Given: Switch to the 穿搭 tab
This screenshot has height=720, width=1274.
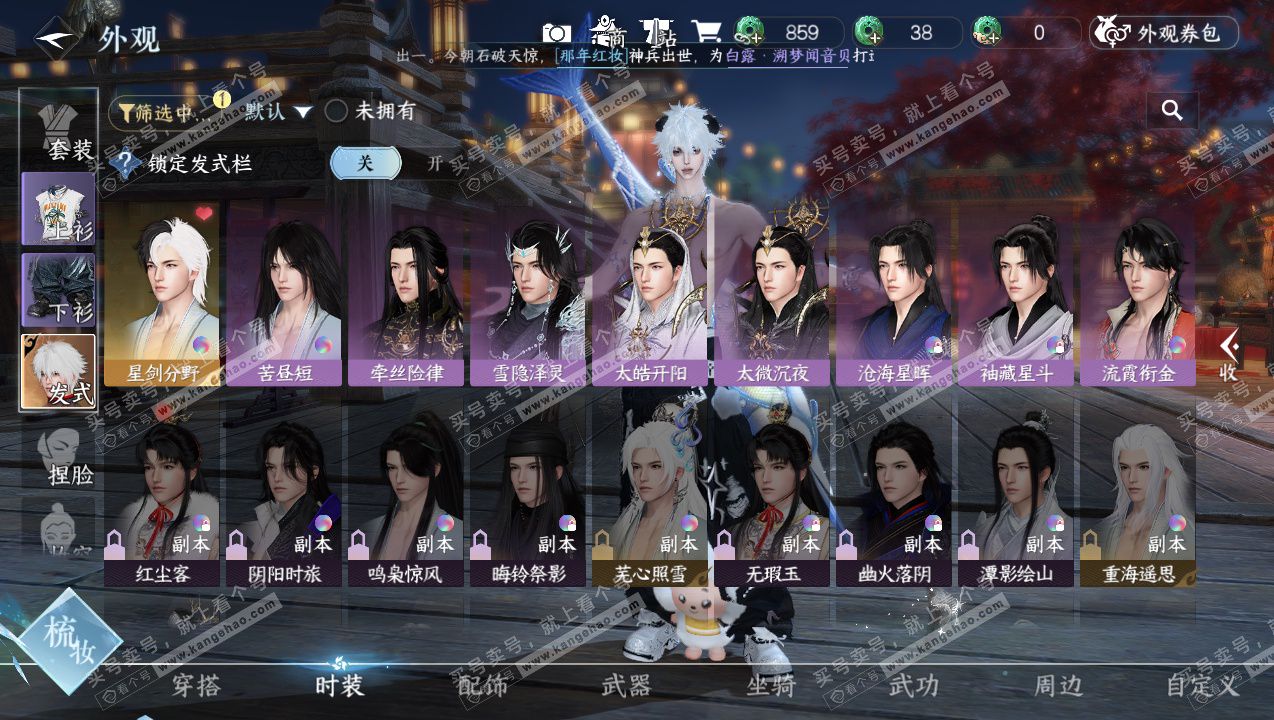Looking at the screenshot, I should [x=196, y=686].
